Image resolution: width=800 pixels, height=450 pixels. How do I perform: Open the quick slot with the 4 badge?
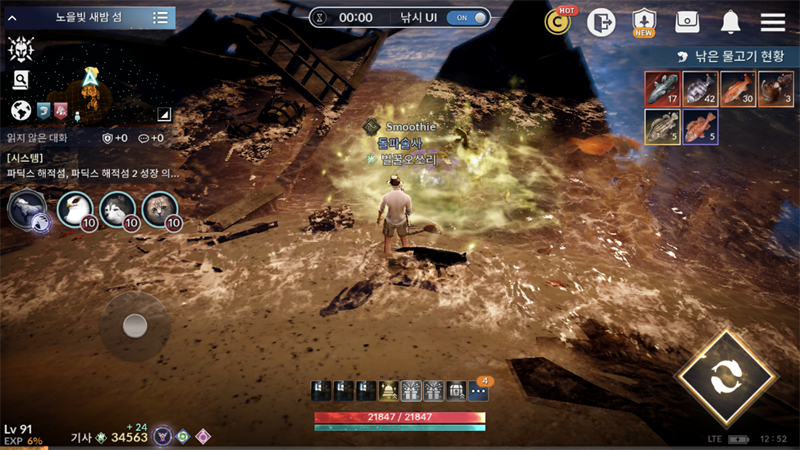click(x=478, y=390)
